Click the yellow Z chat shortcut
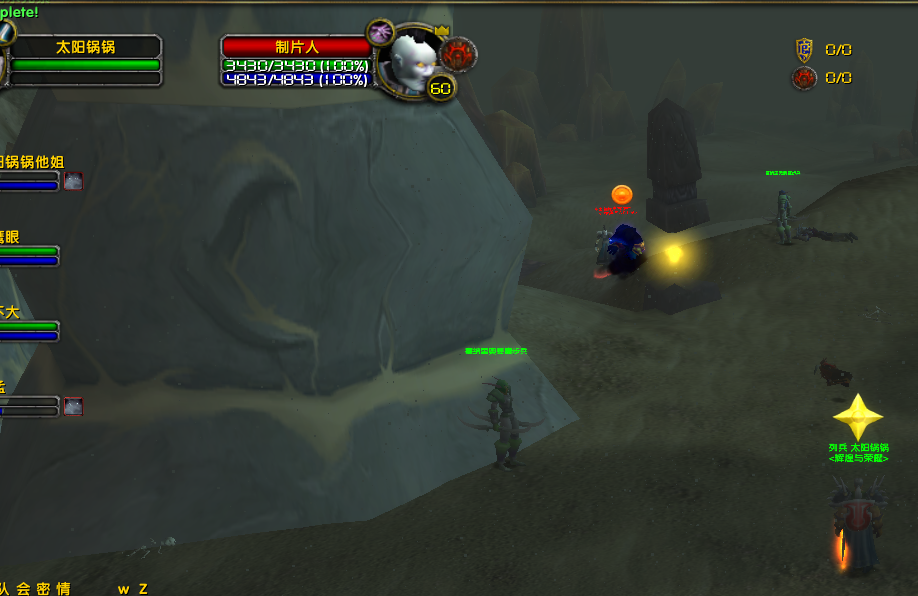This screenshot has width=918, height=596. [x=143, y=589]
